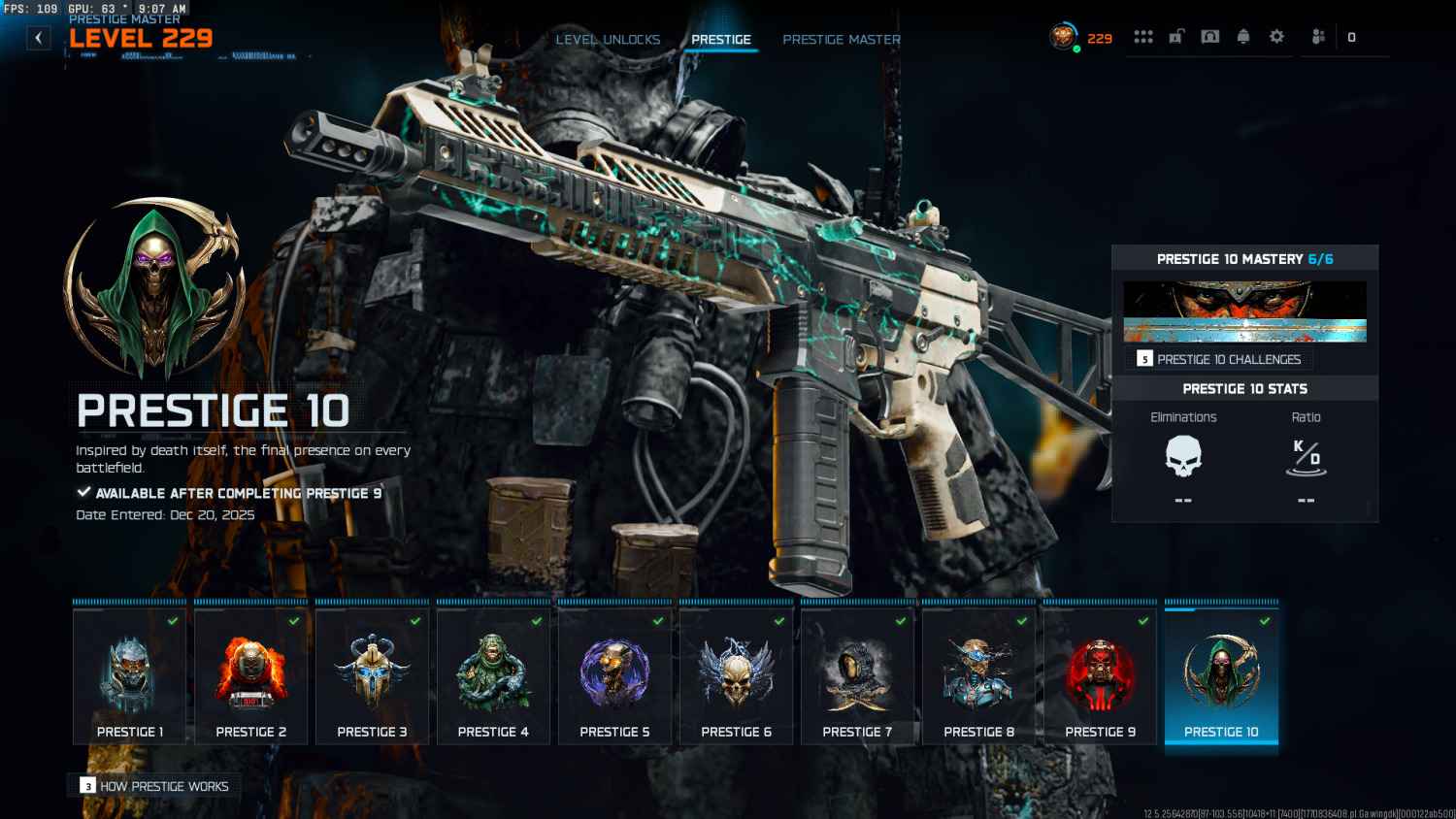1456x819 pixels.
Task: Select the Prestige 5 tile
Action: click(614, 676)
